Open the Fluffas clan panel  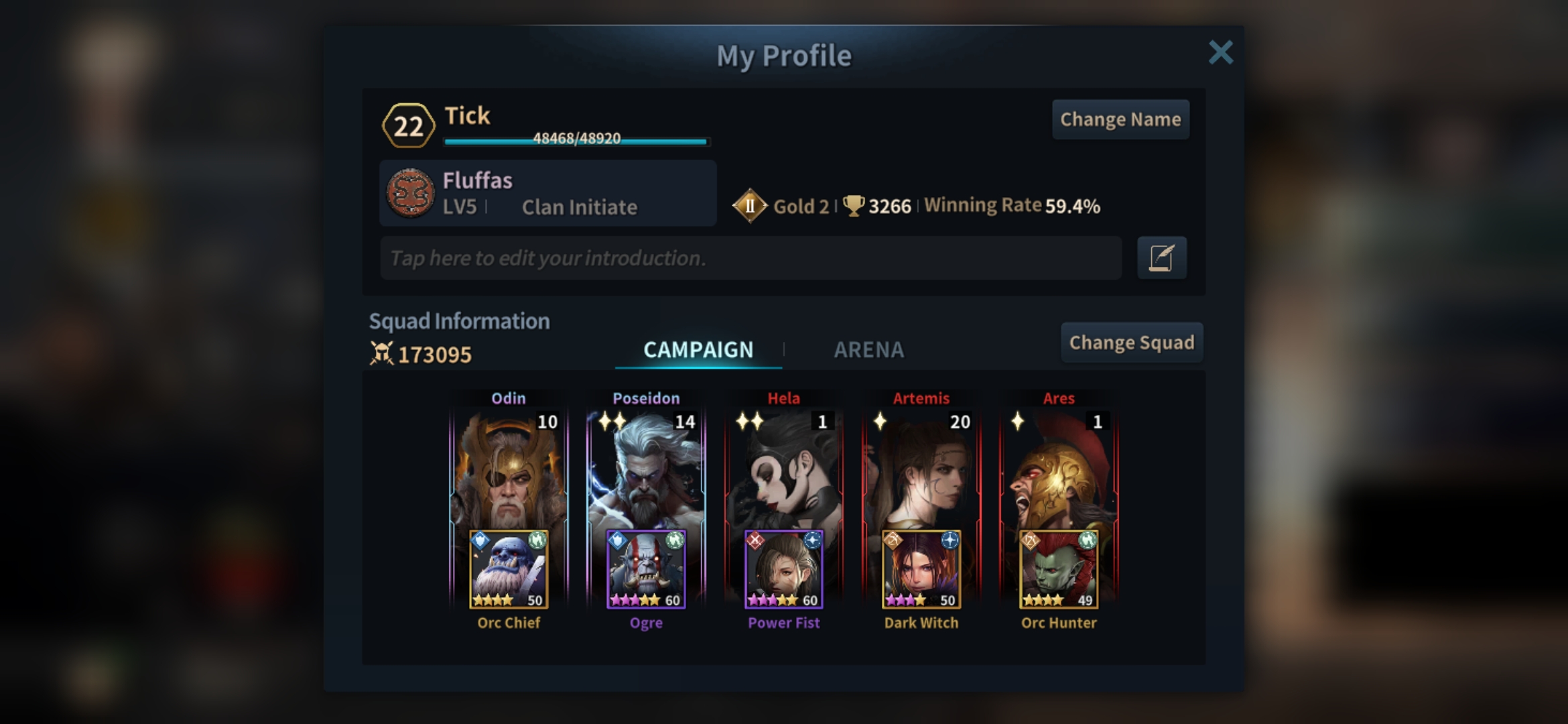click(x=547, y=193)
